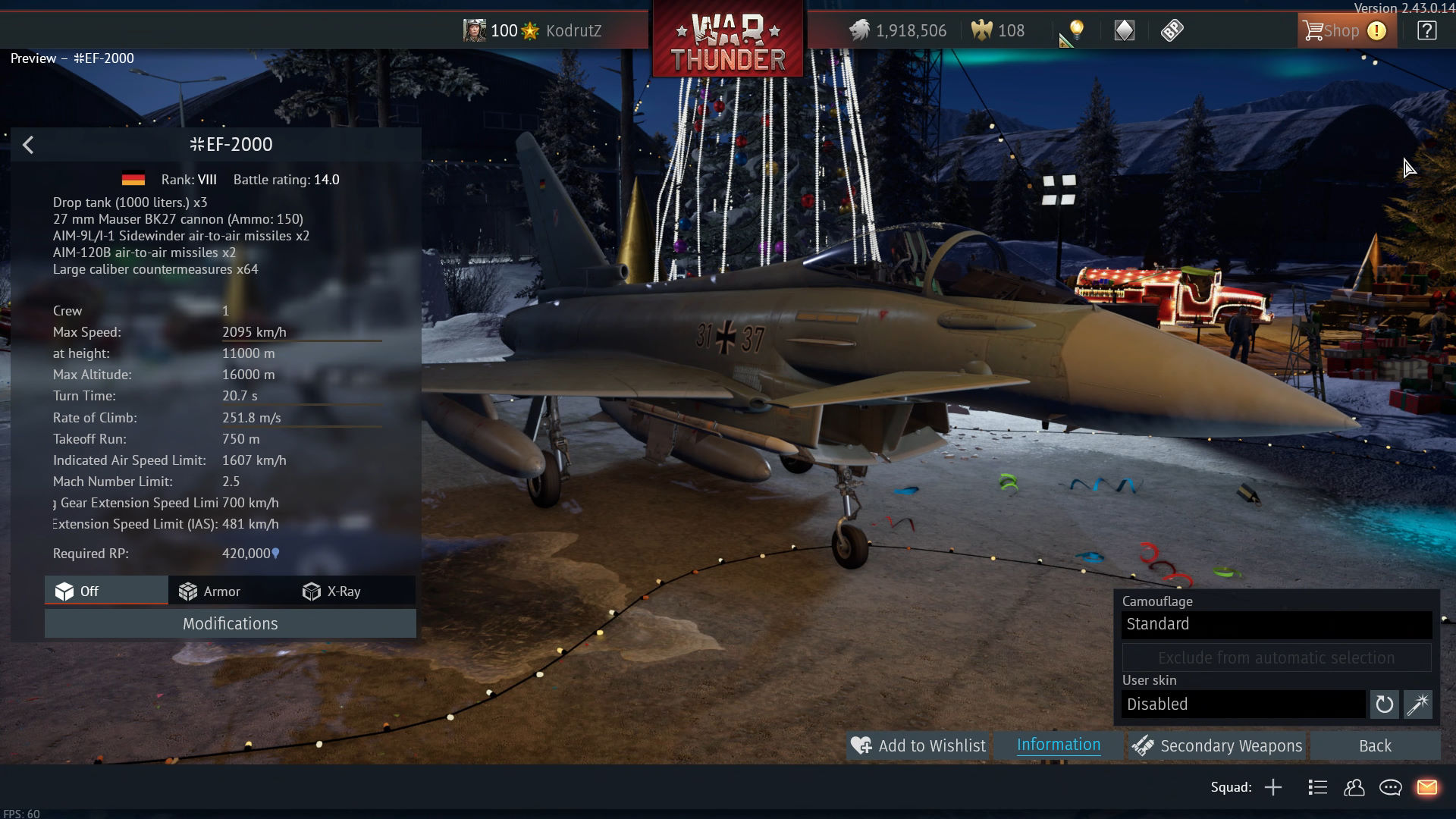Enable X-Ray view mode
Screen dimensions: 1456x819
tap(331, 591)
